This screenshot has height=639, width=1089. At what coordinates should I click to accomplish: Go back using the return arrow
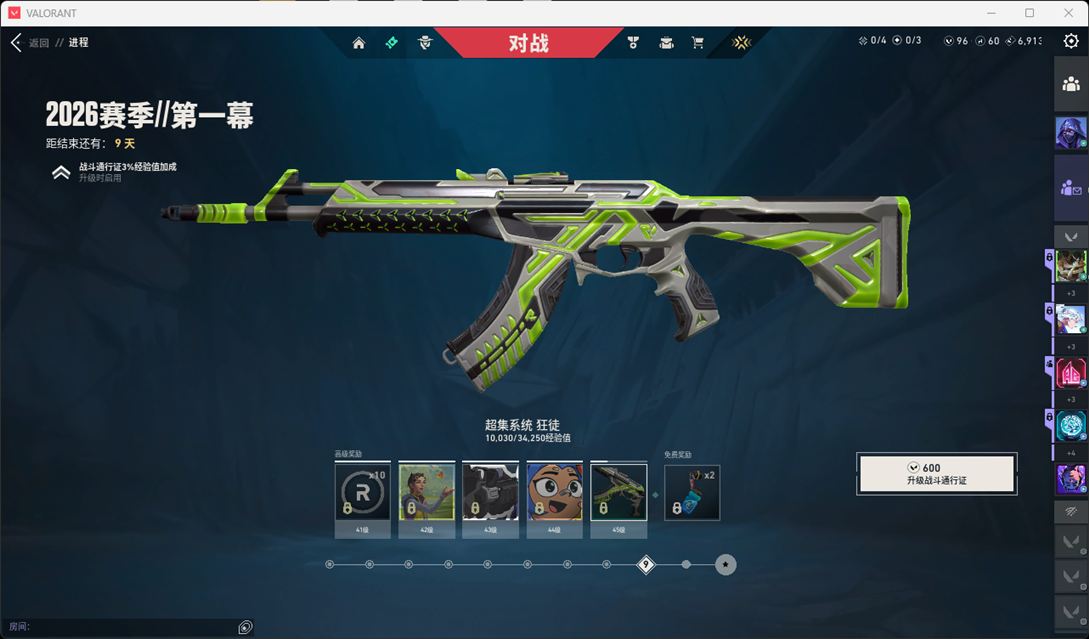coord(16,43)
